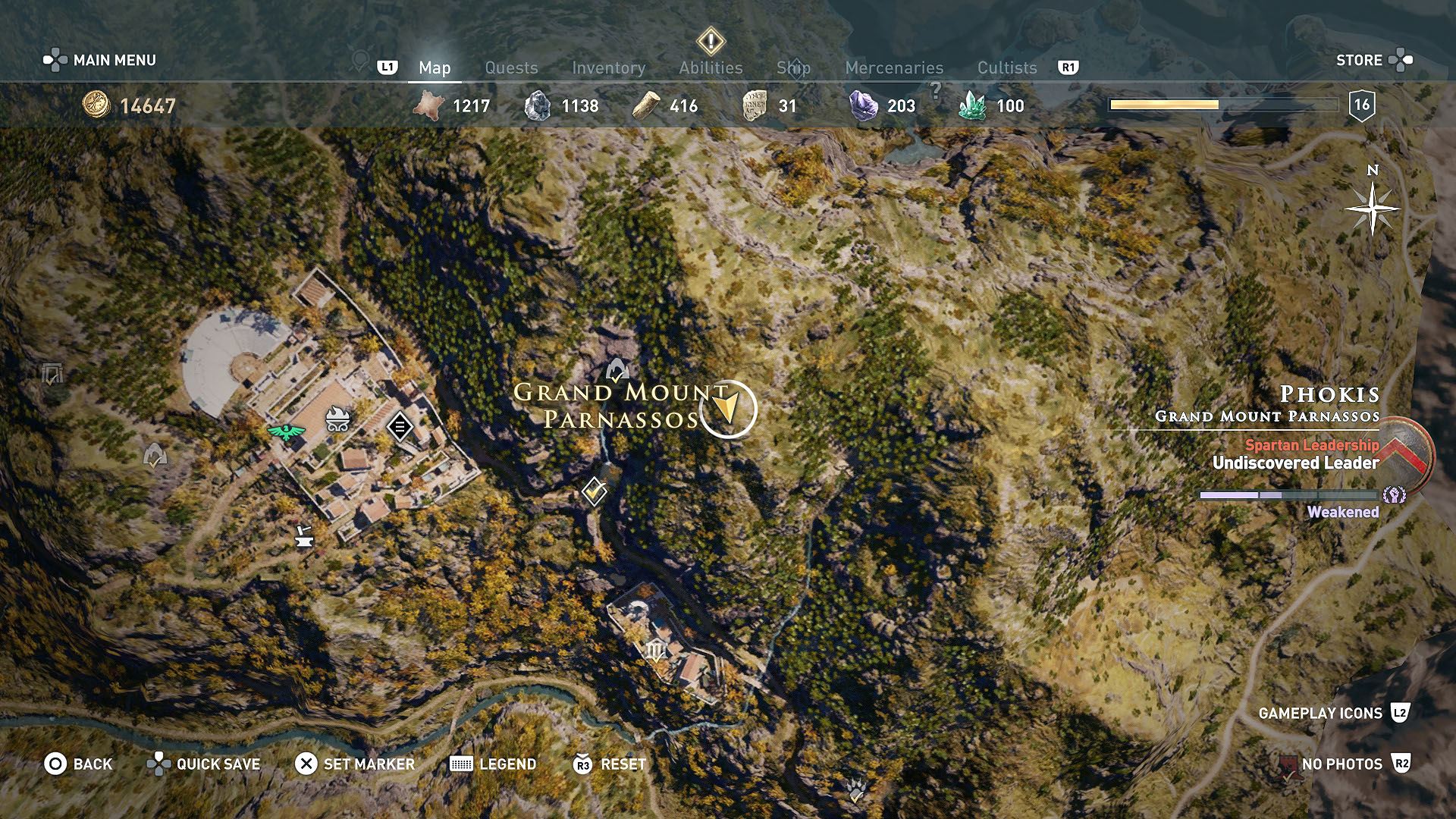The width and height of the screenshot is (1456, 819).
Task: Open the Store
Action: coord(1360,60)
